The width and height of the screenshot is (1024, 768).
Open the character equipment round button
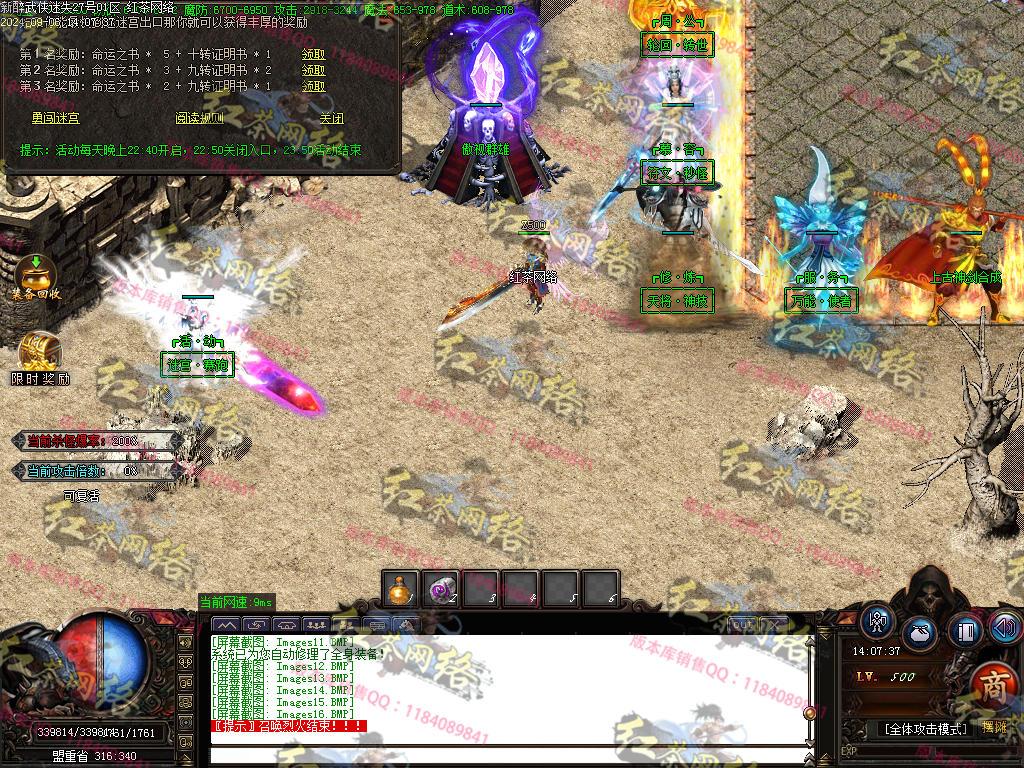[878, 621]
